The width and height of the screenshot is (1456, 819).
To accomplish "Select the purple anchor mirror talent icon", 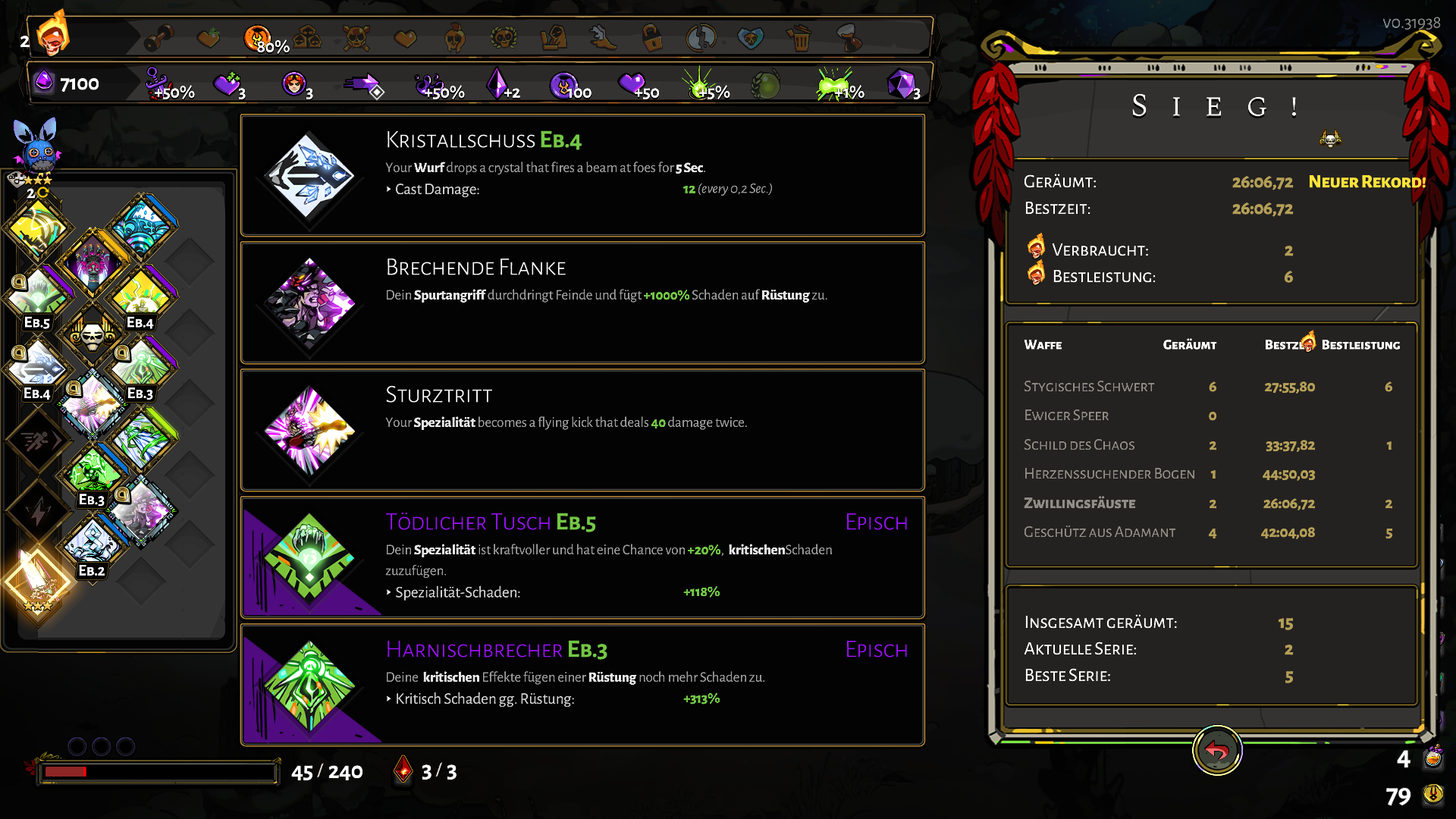I will (x=157, y=82).
